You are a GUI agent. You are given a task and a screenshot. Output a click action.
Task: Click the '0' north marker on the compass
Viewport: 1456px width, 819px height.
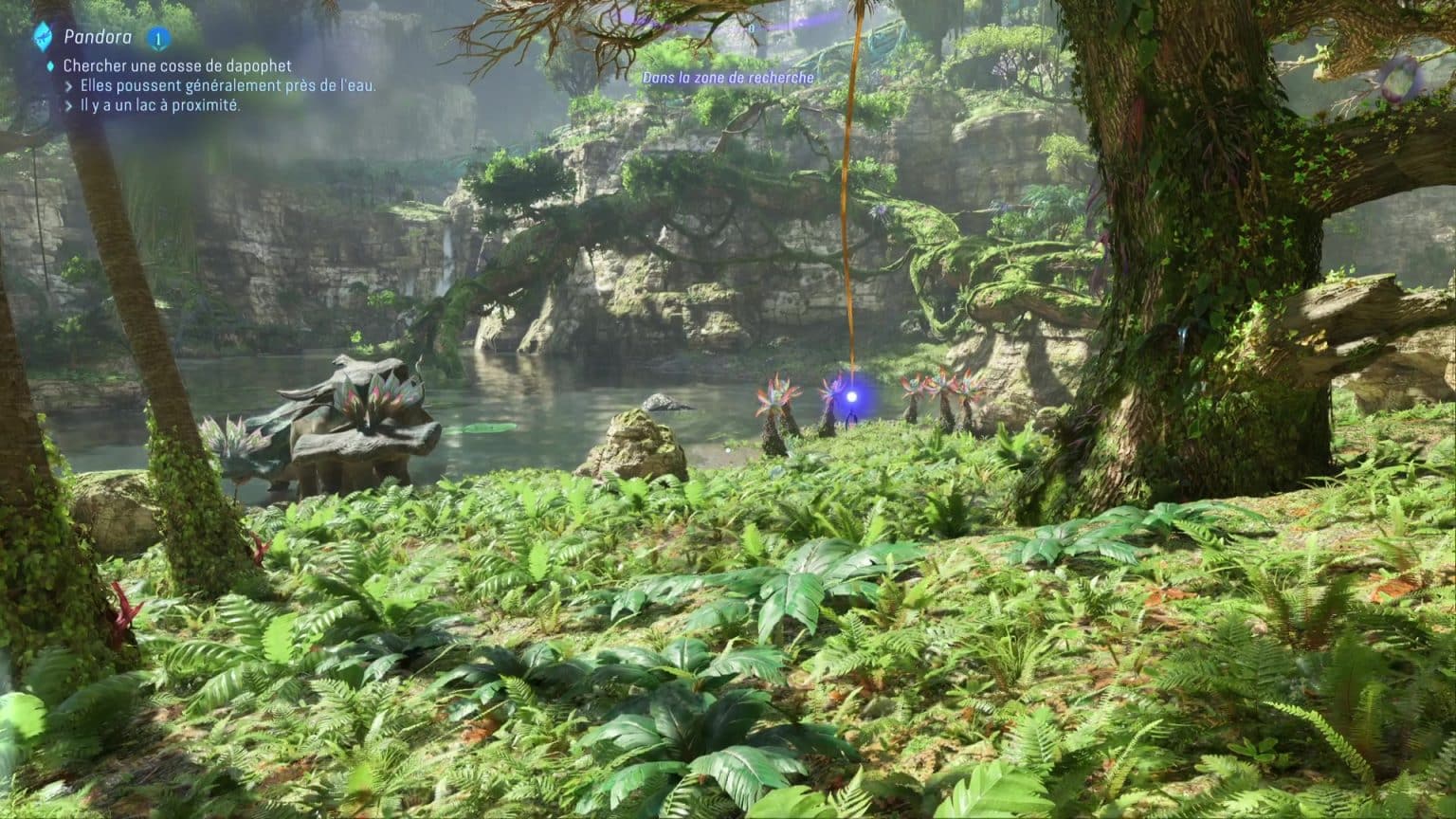tap(752, 28)
